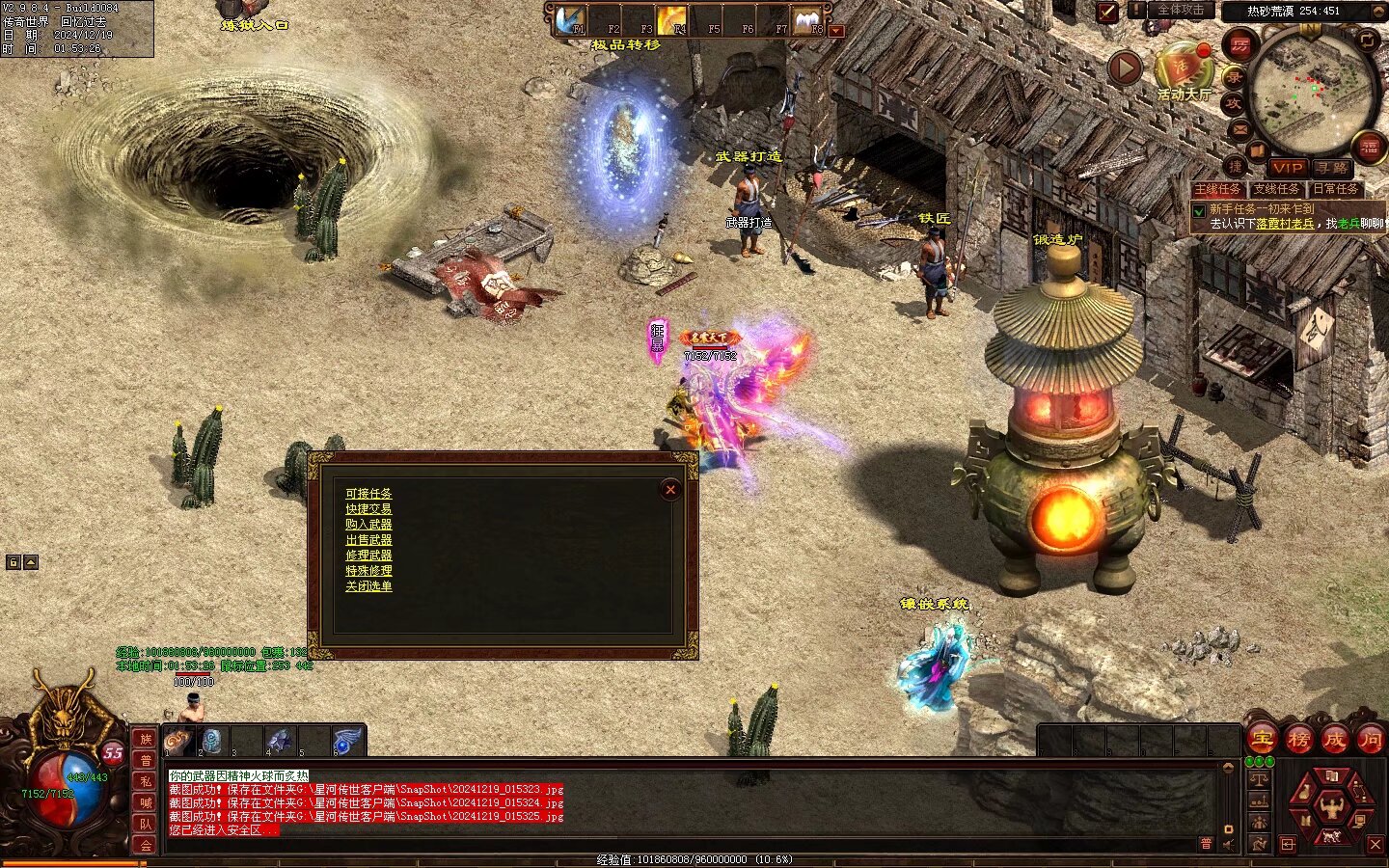
Task: Switch to the 支线任务 side quest tab
Action: (x=1276, y=189)
